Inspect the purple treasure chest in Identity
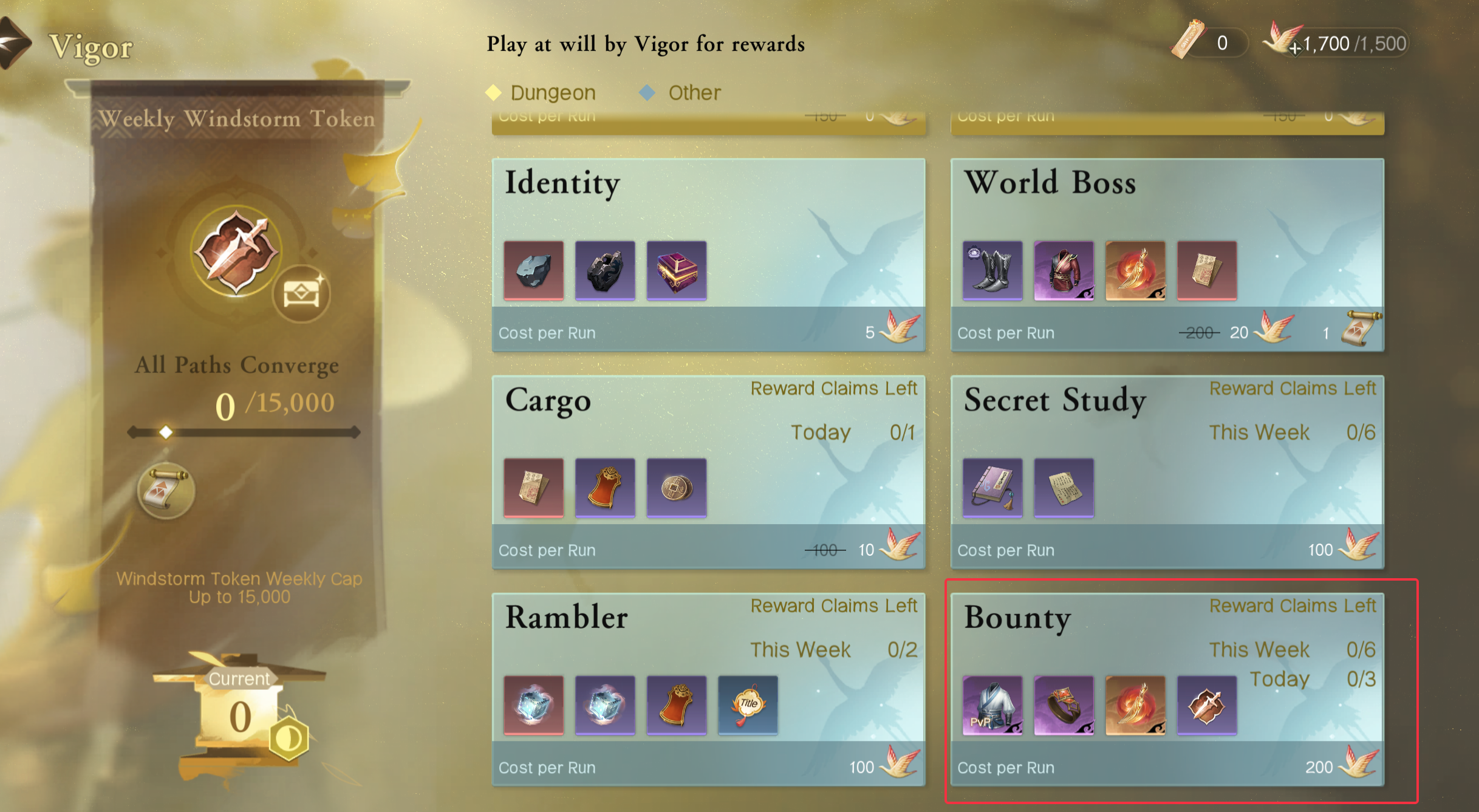 pos(677,271)
